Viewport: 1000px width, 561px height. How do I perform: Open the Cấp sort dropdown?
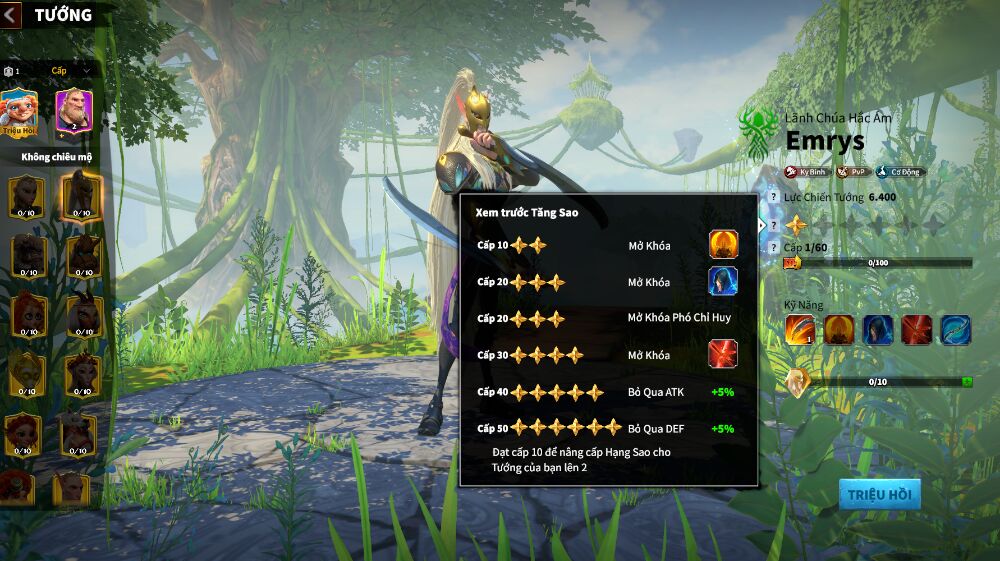pos(71,71)
